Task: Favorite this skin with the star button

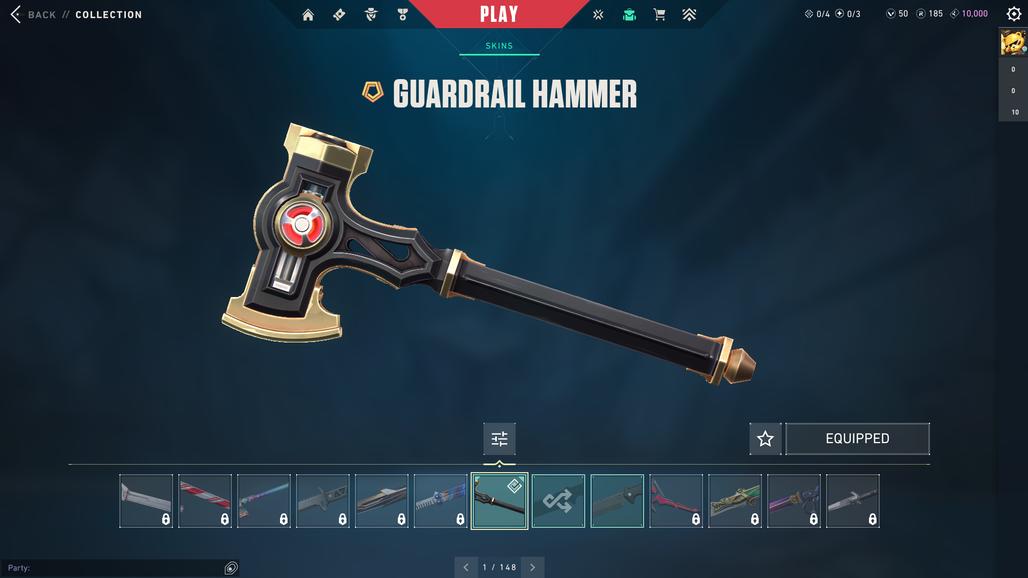Action: pyautogui.click(x=765, y=439)
